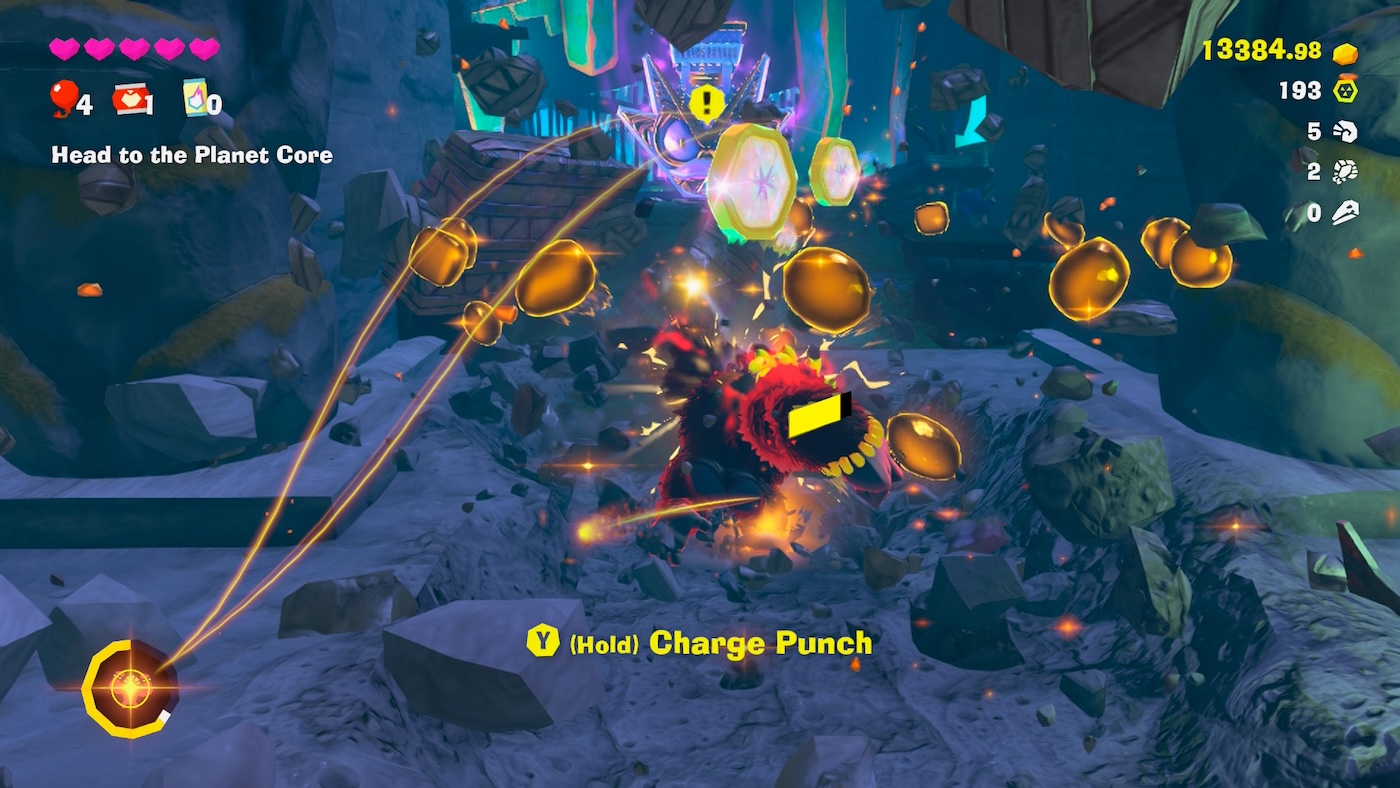
Task: Click the gold nugget currency icon
Action: click(x=1346, y=53)
